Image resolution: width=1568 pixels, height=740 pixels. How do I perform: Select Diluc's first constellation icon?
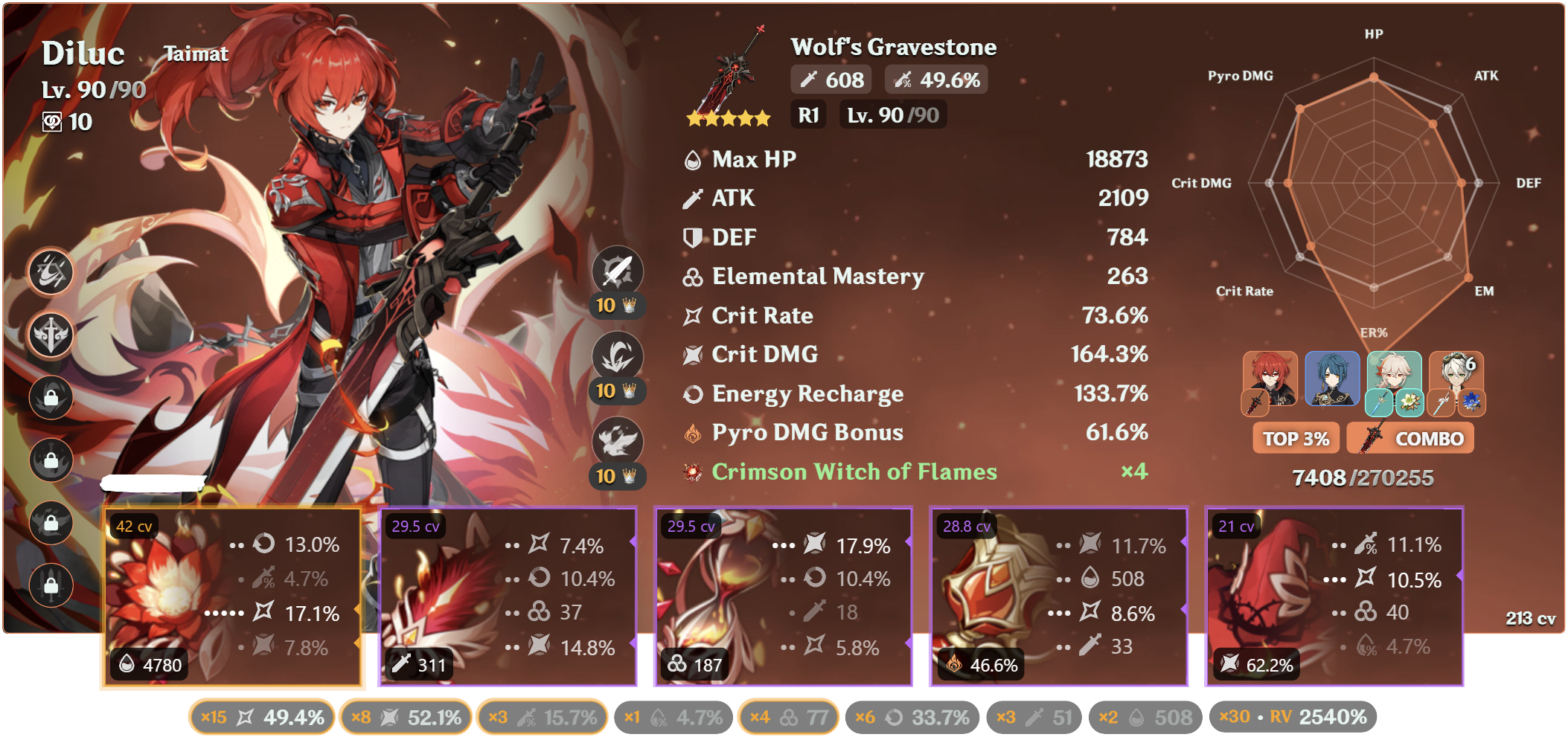point(51,273)
